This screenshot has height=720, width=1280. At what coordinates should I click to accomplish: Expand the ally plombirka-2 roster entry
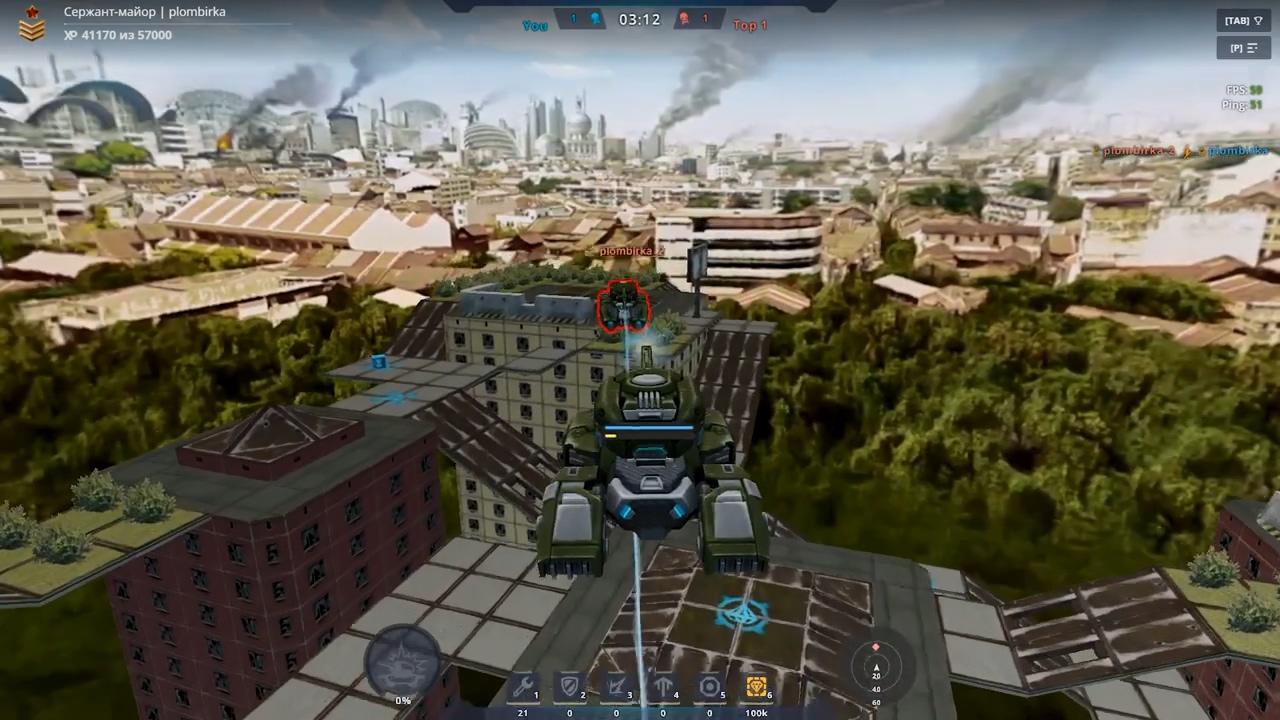1142,152
